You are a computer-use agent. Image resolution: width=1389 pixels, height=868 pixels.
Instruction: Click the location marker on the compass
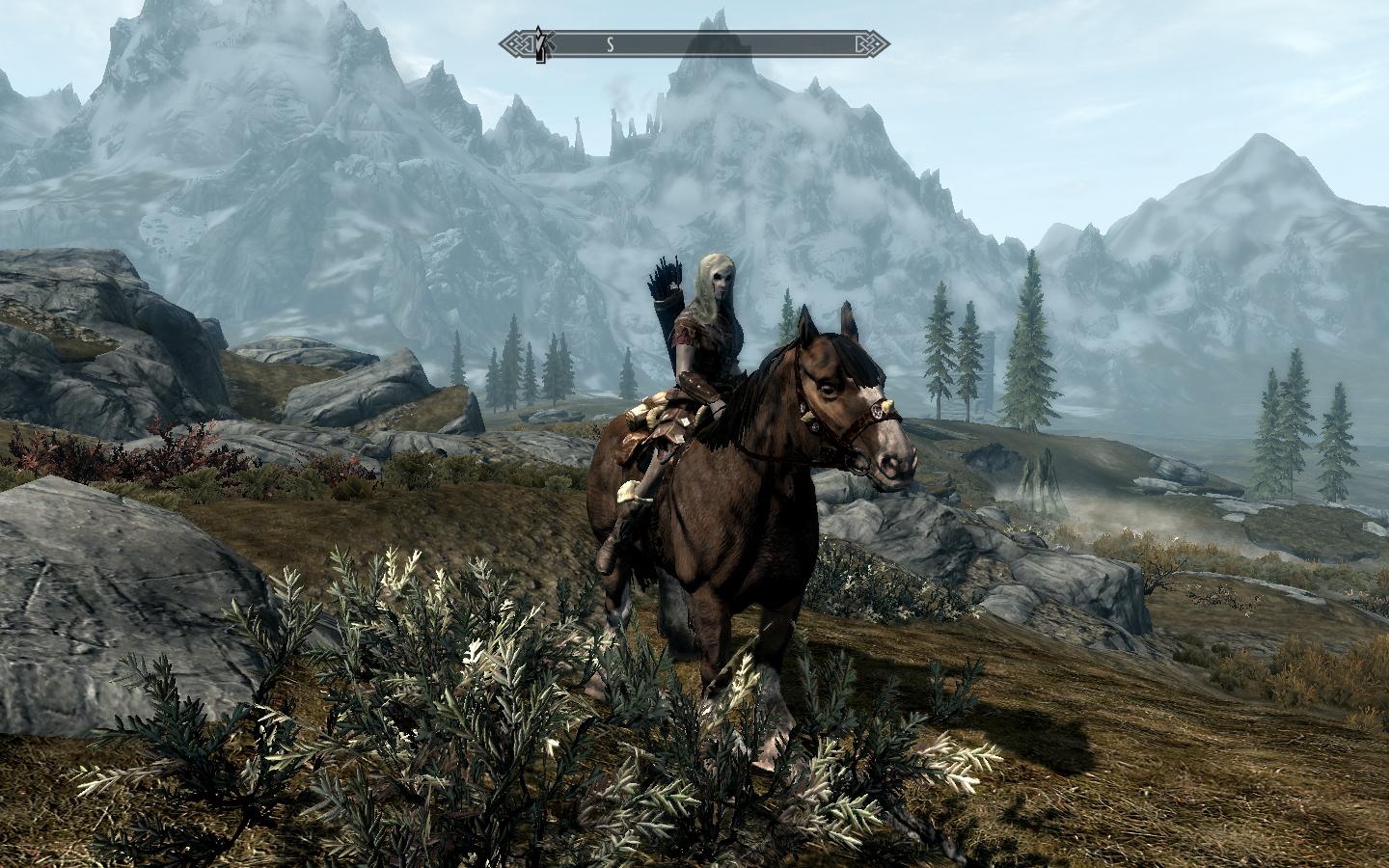click(543, 43)
